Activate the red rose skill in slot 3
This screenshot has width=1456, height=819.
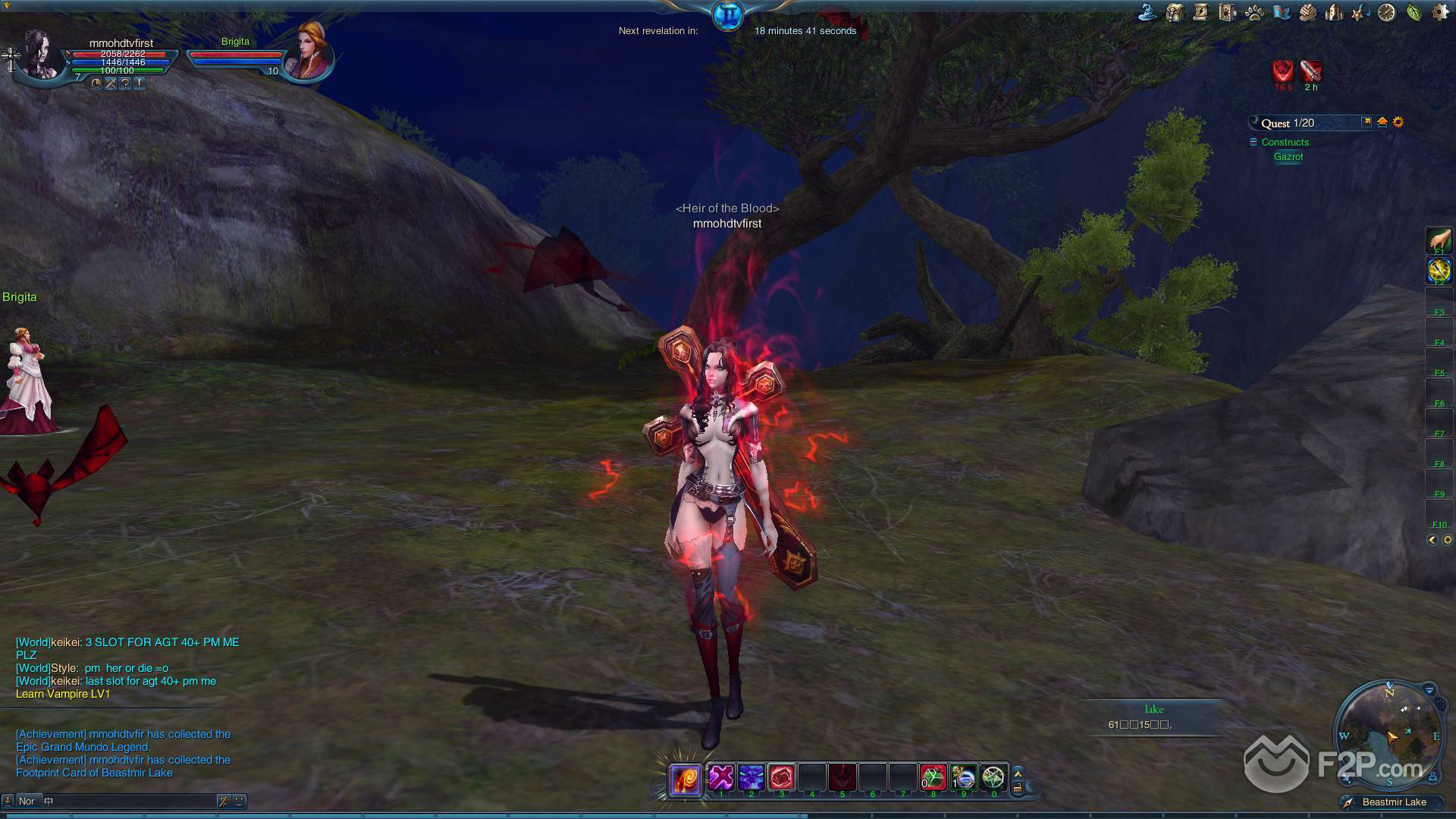[x=781, y=777]
